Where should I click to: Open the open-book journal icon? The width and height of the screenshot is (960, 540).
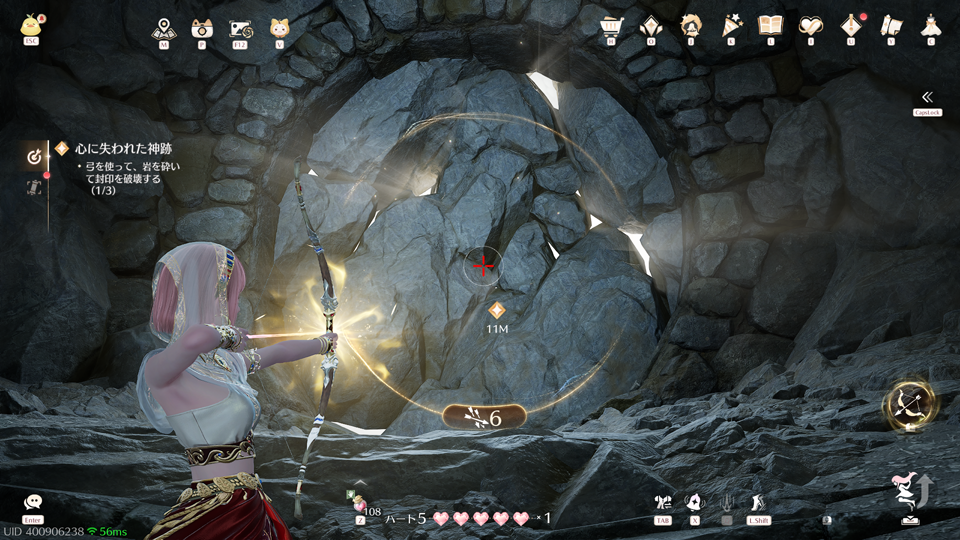[x=770, y=26]
